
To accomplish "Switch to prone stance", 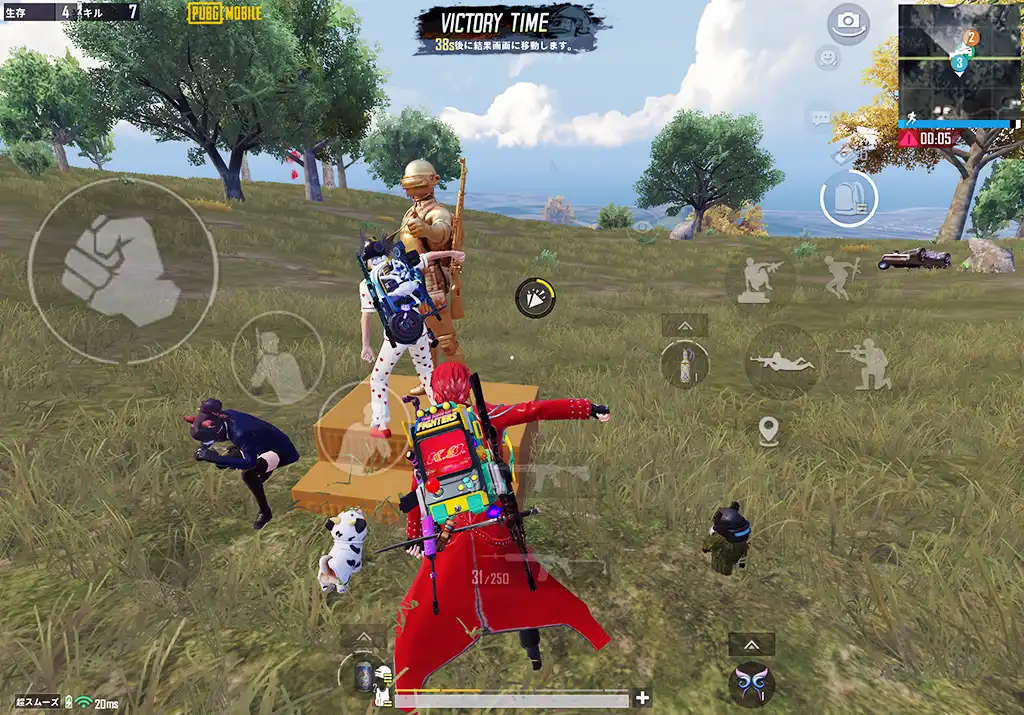I will tap(782, 362).
